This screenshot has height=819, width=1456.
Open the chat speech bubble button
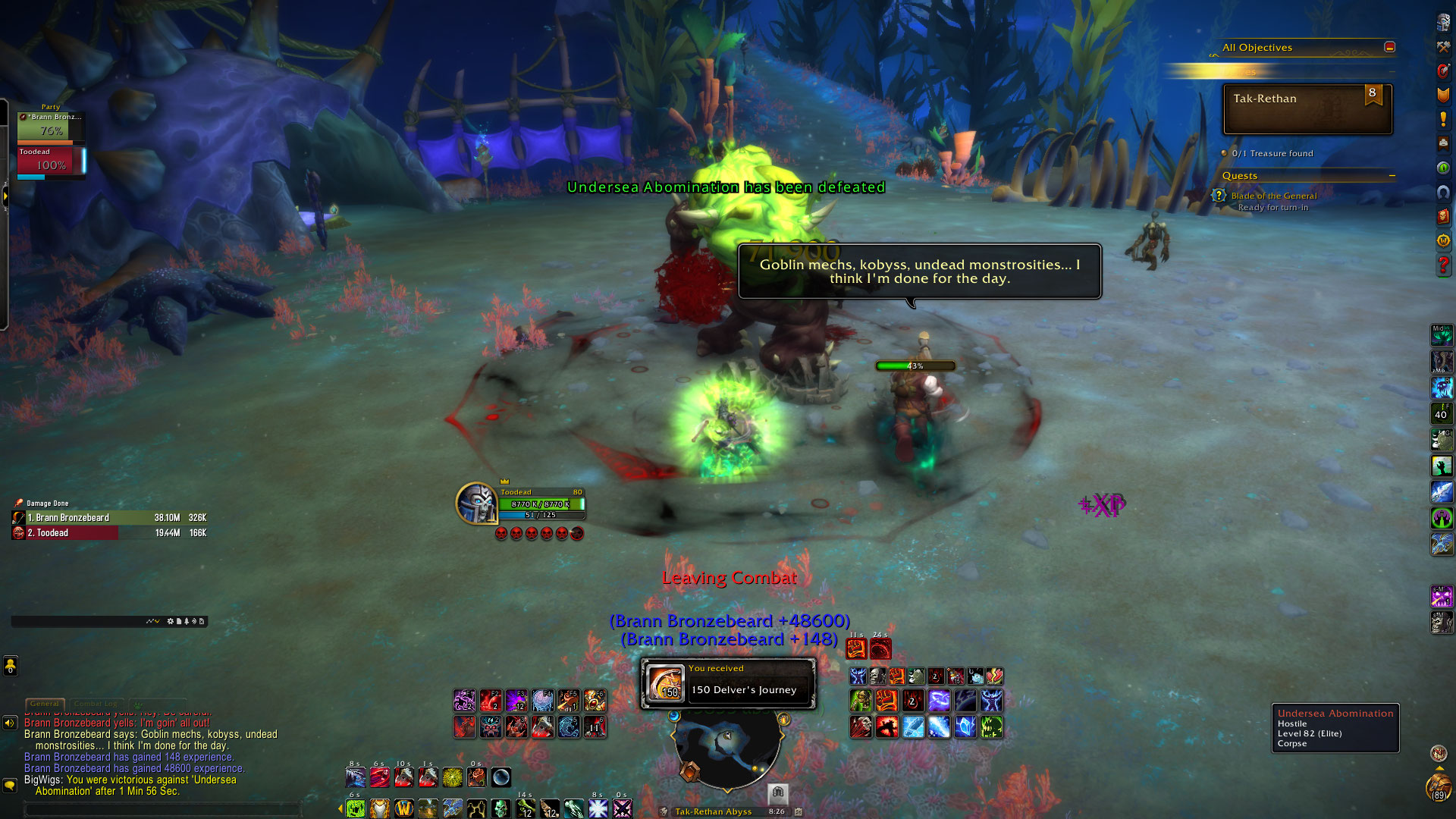(x=10, y=785)
